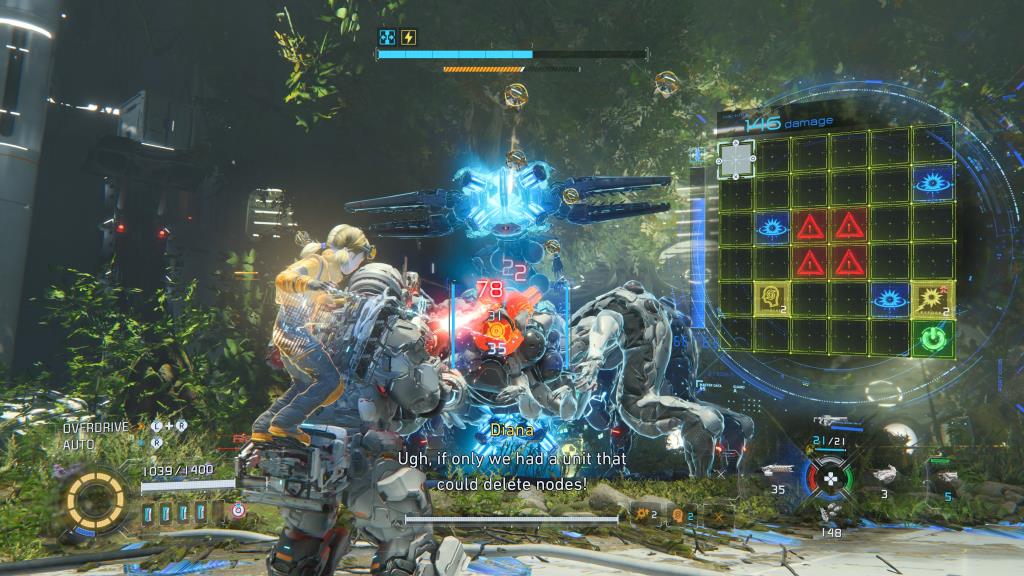
Task: Click the blue status icon beside the lightning icon
Action: pyautogui.click(x=387, y=37)
